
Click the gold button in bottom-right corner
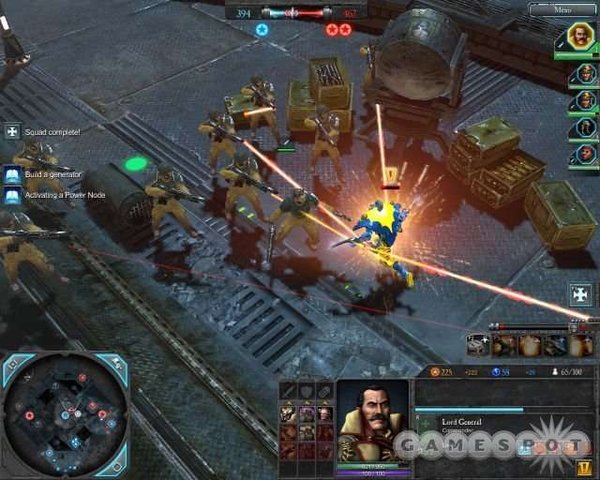pos(583,466)
